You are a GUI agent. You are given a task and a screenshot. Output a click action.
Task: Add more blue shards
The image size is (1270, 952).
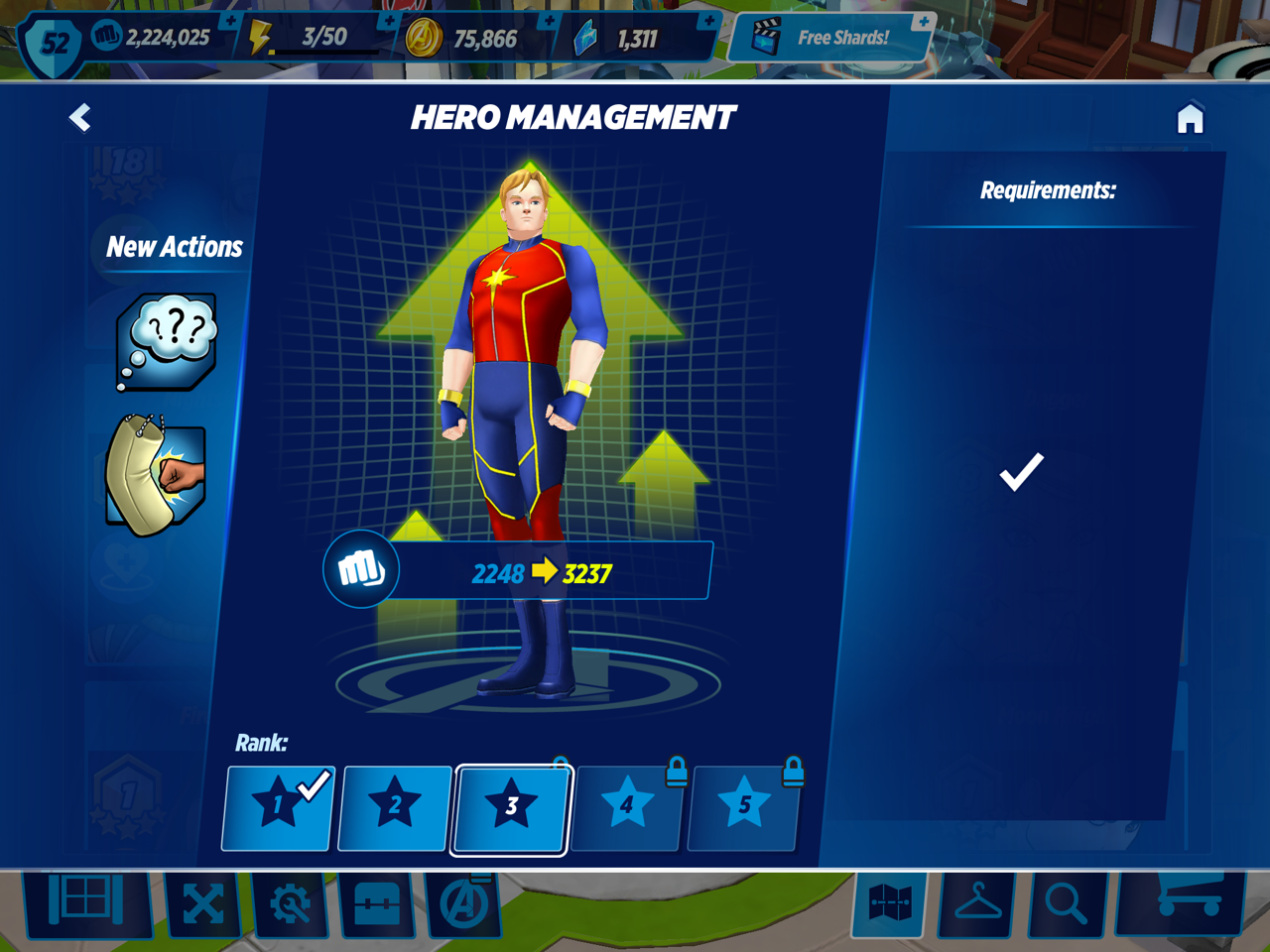point(708,21)
